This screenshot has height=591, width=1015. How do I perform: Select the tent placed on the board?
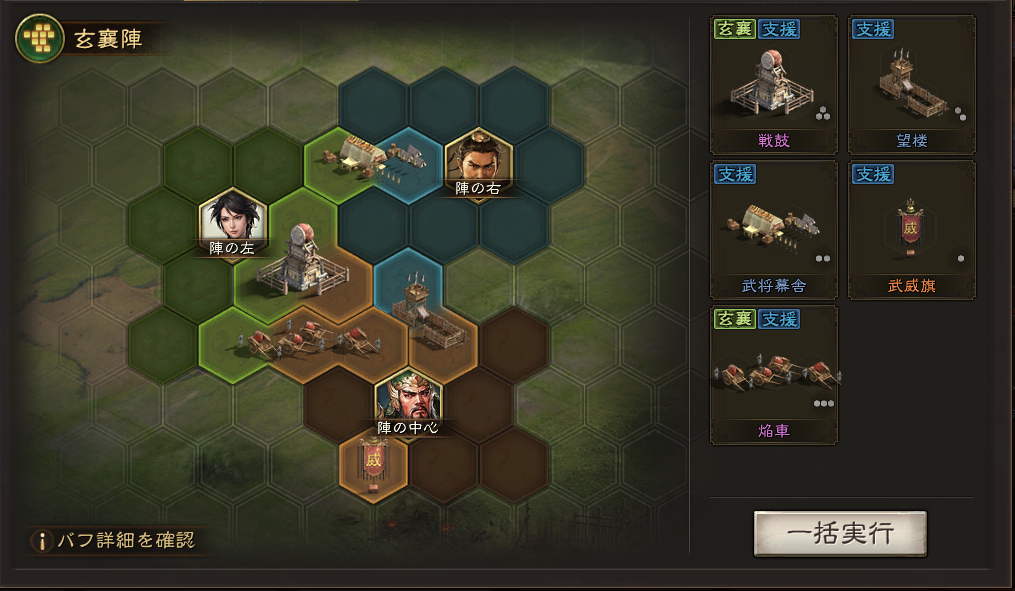click(377, 155)
